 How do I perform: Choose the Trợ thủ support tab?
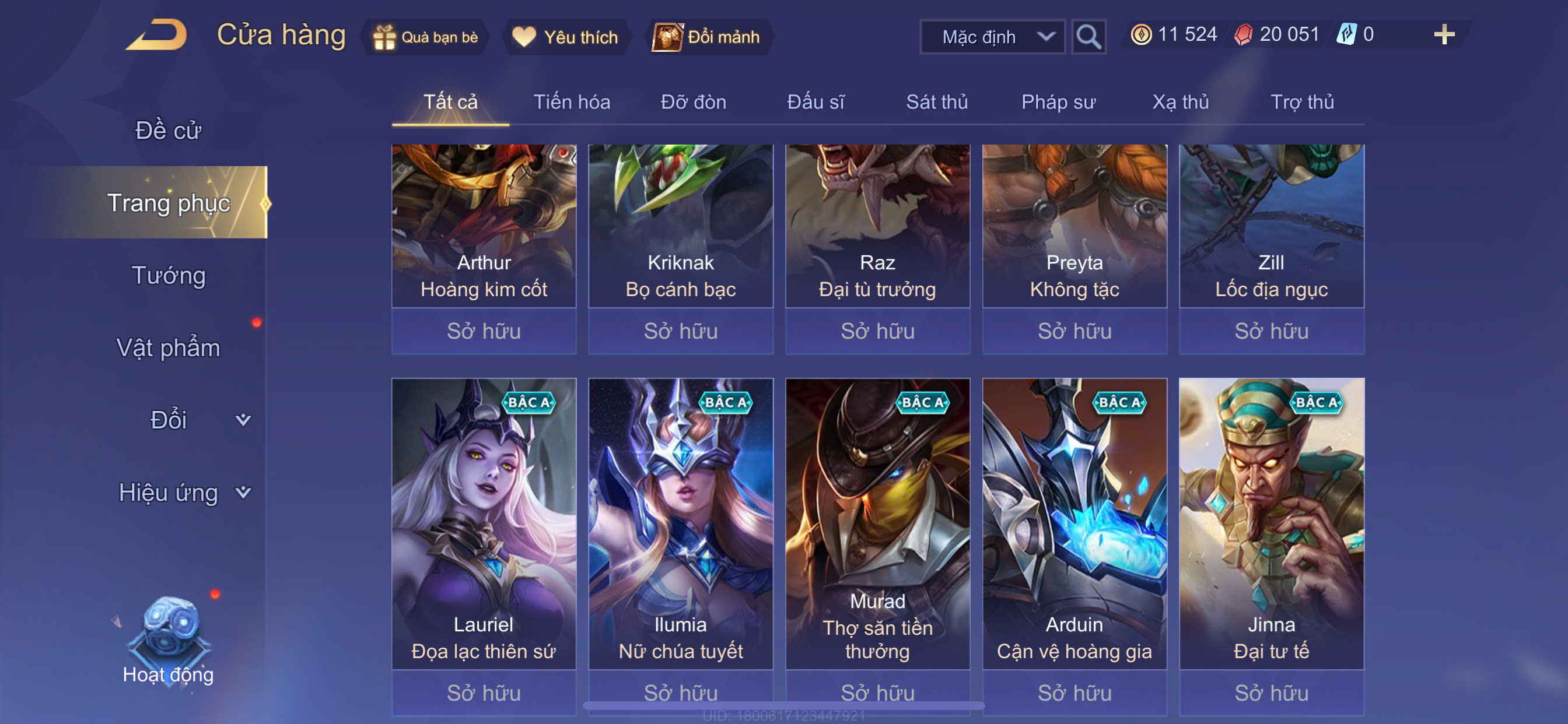1302,102
